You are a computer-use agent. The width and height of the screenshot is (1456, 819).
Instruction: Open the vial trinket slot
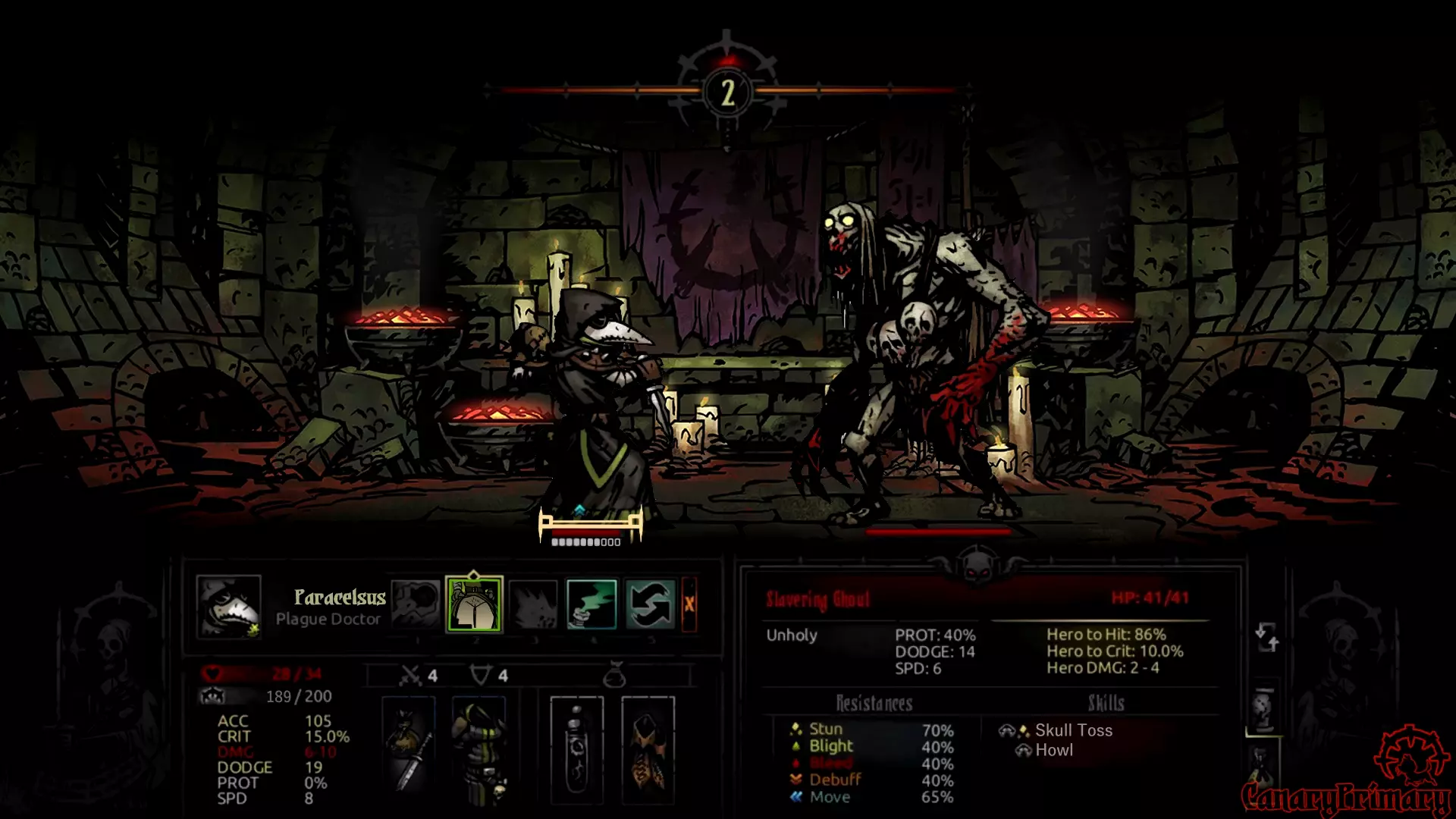tap(576, 750)
